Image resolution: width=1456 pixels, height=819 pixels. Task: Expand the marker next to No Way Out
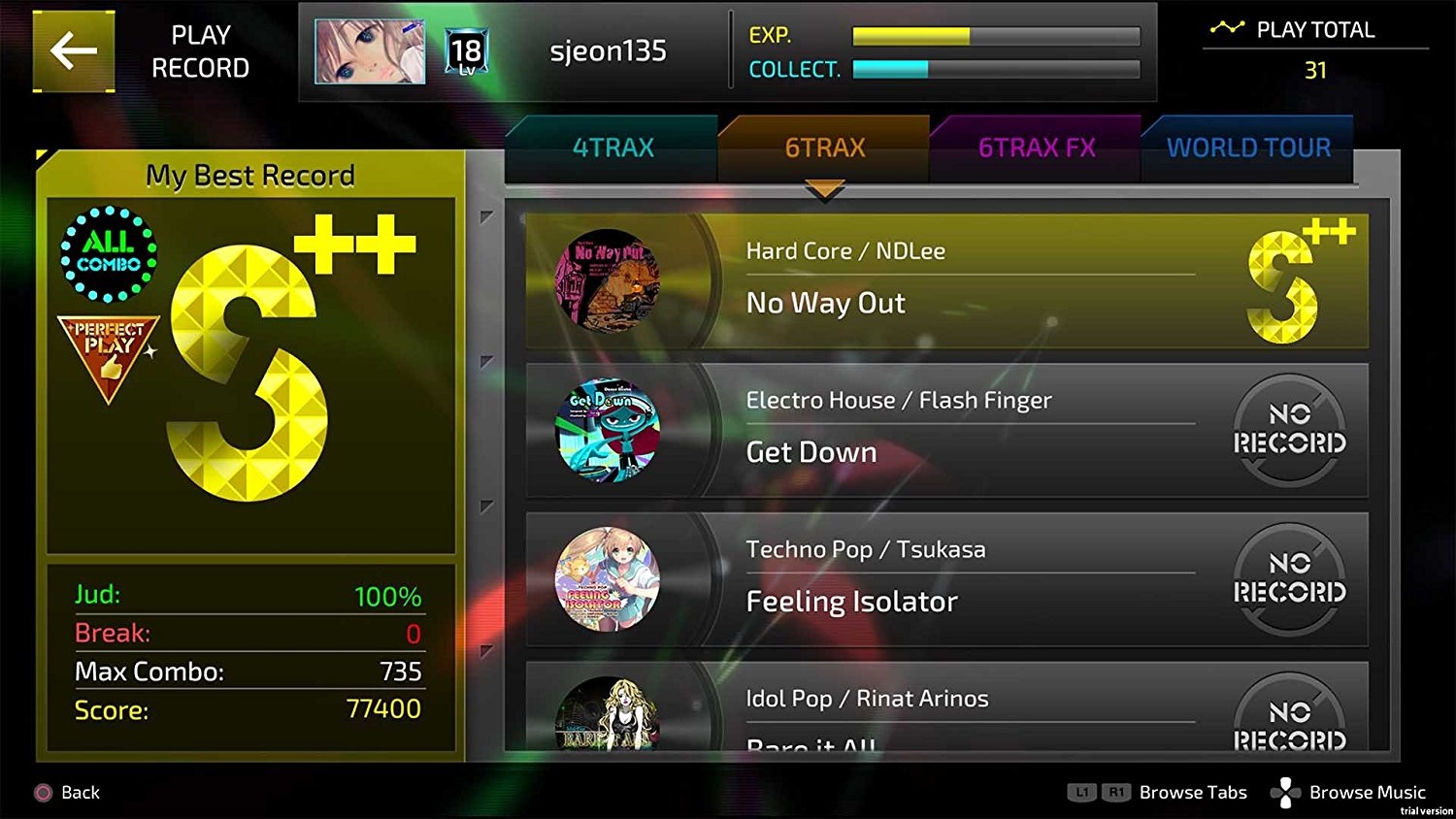point(482,215)
